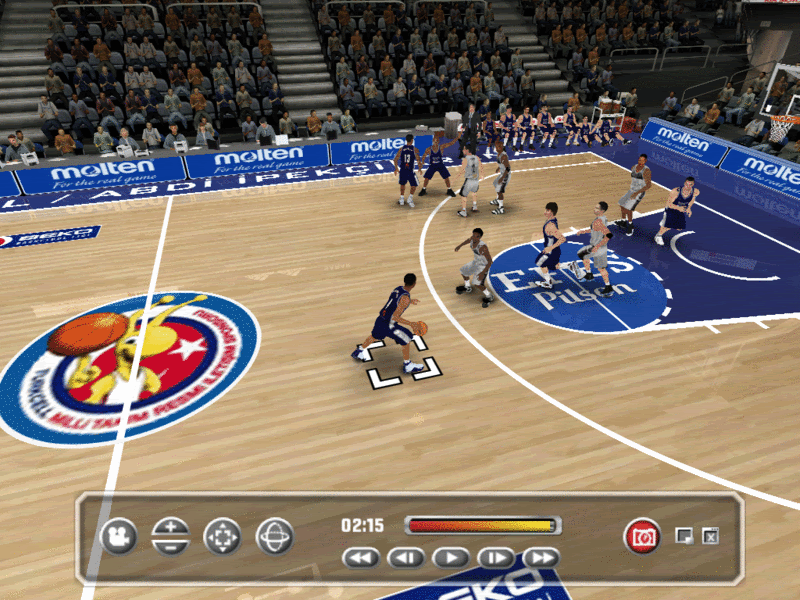Take a screenshot with the red camera button
Screen dimensions: 800x600
tap(642, 536)
